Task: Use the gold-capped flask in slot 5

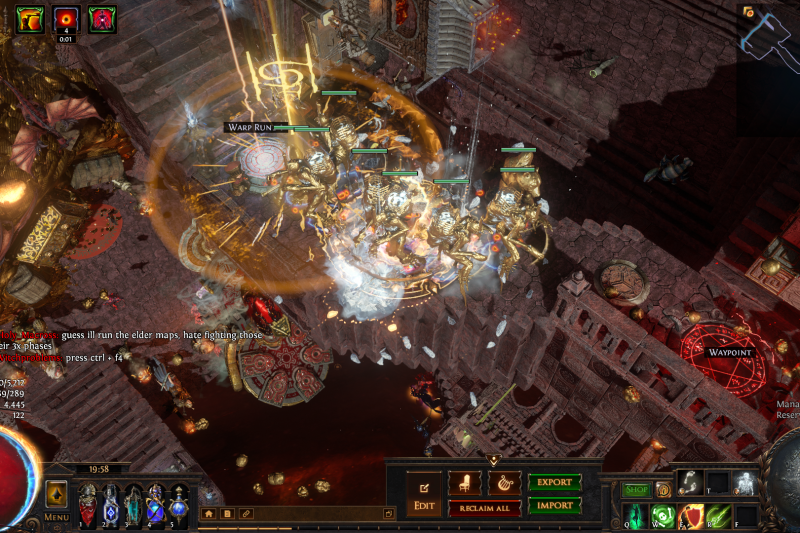Action: pos(180,503)
